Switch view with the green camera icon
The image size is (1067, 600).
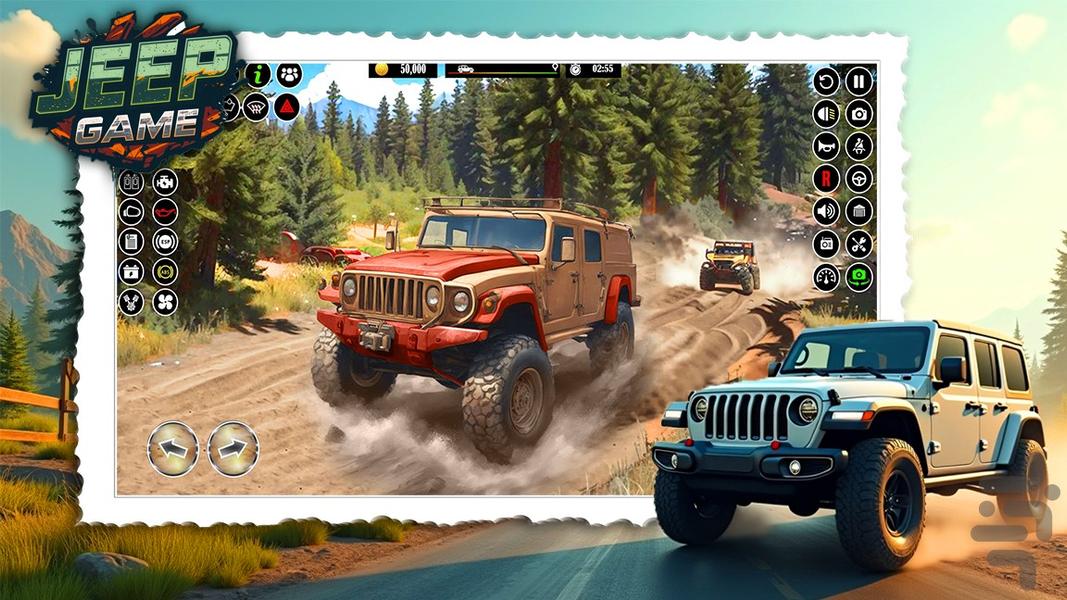[859, 277]
